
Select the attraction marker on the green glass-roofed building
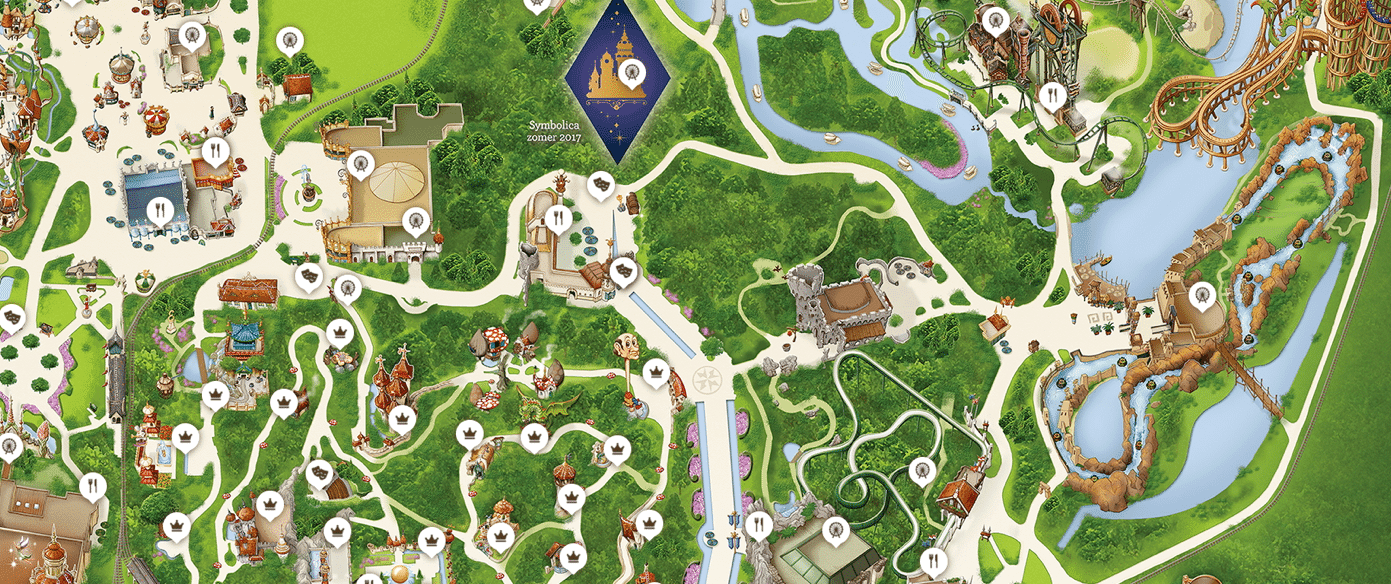pyautogui.click(x=834, y=527)
